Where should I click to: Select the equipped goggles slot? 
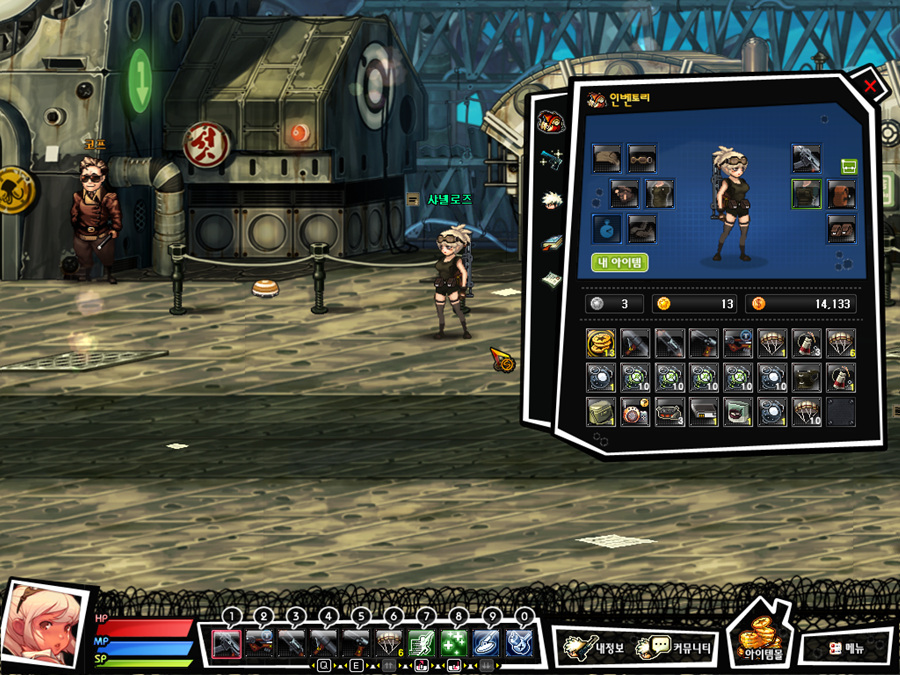click(x=642, y=158)
